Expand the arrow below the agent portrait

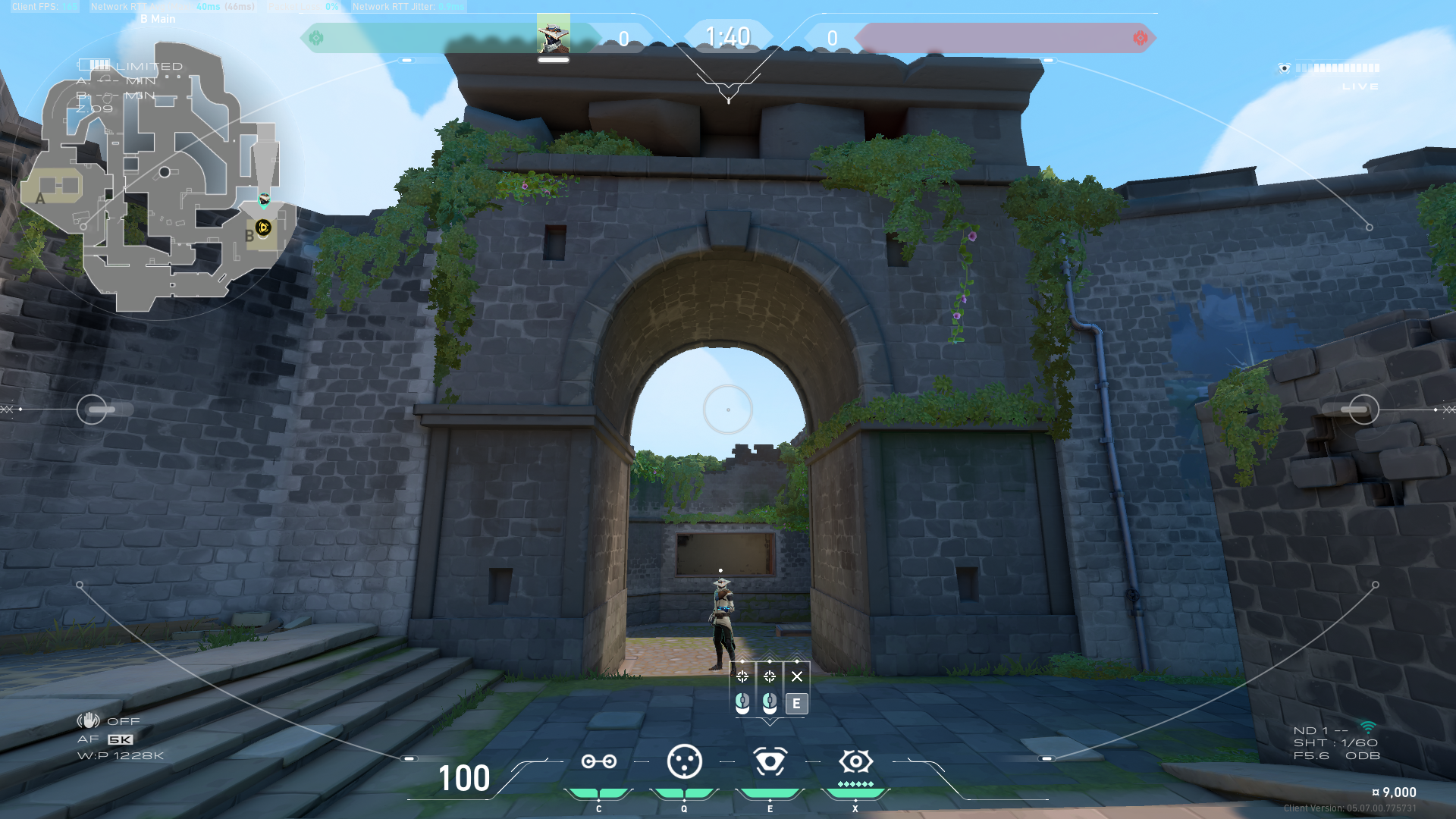(728, 93)
